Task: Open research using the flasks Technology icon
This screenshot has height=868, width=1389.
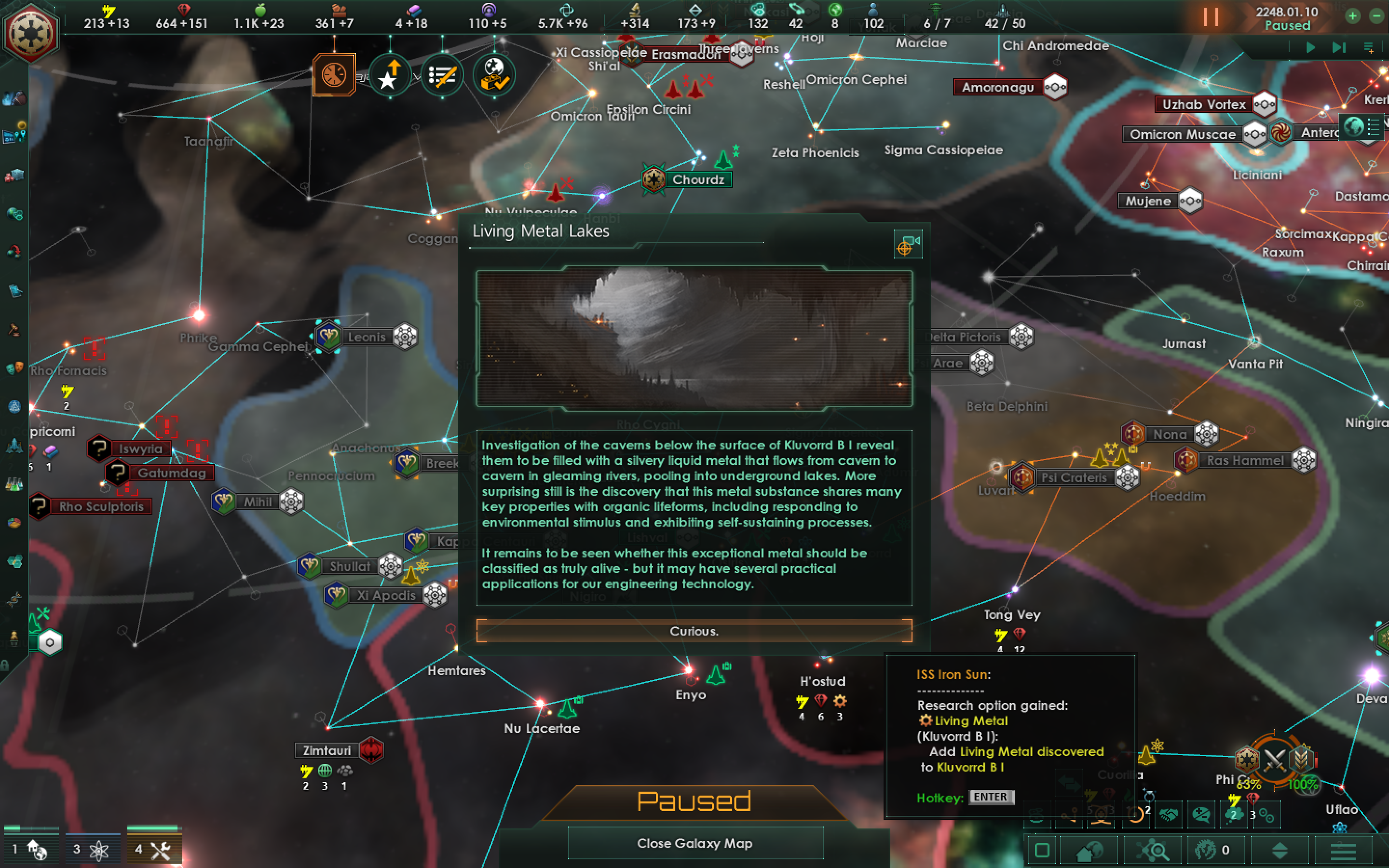Action: (x=14, y=484)
